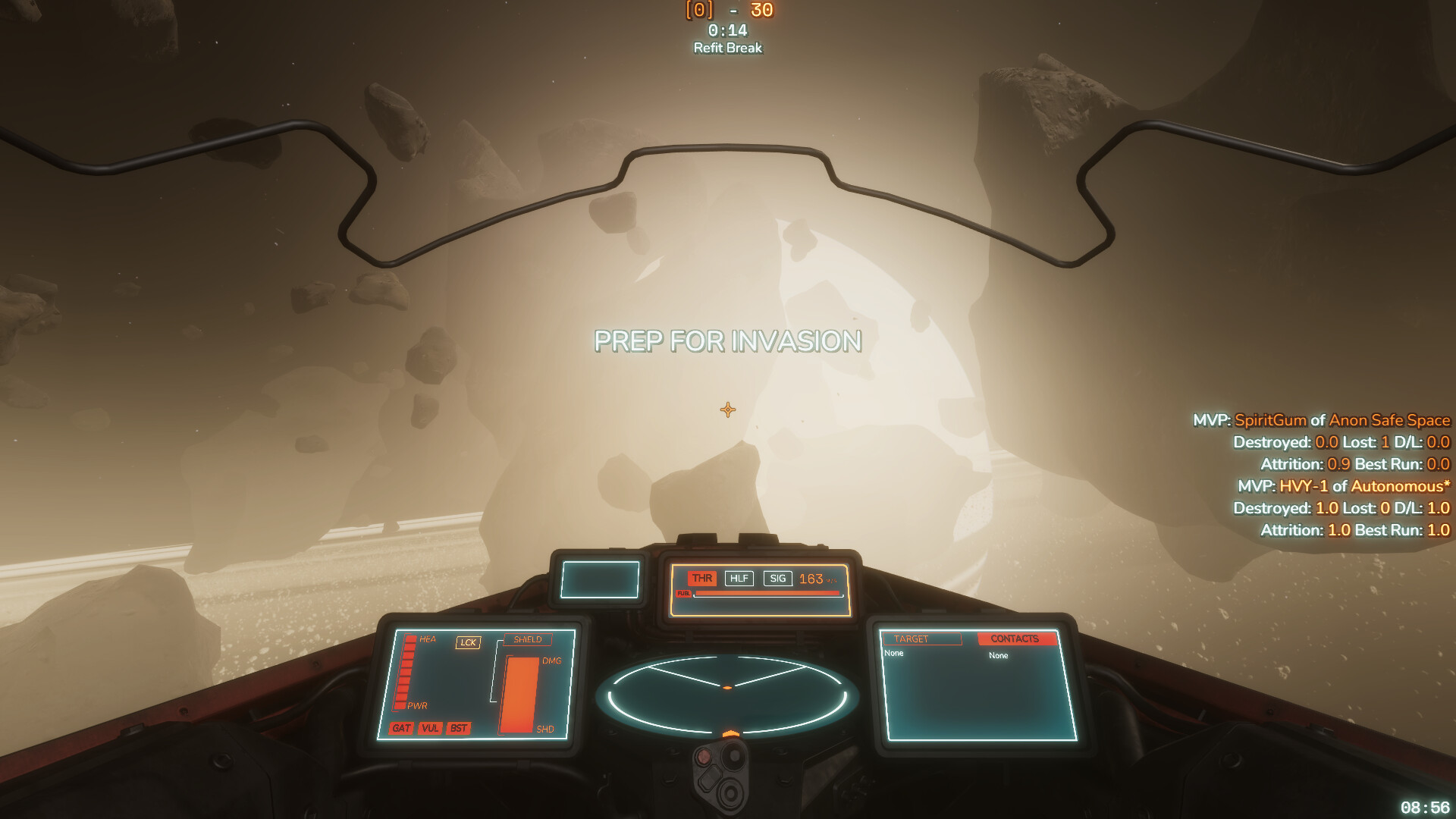Image resolution: width=1456 pixels, height=819 pixels.
Task: Toggle the HEA heat gauge readout
Action: pyautogui.click(x=428, y=639)
